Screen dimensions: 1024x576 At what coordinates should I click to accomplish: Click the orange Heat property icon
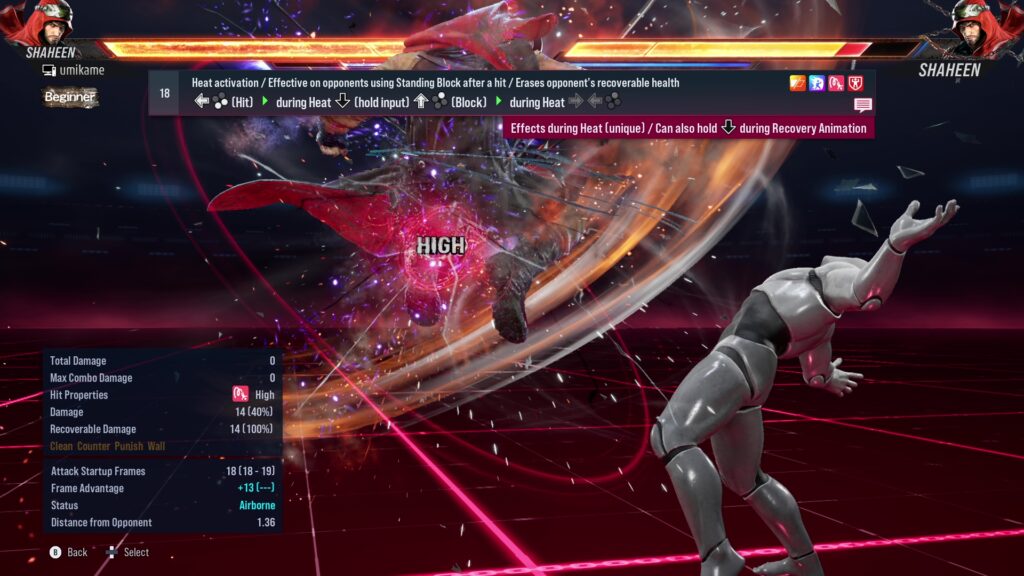click(798, 83)
